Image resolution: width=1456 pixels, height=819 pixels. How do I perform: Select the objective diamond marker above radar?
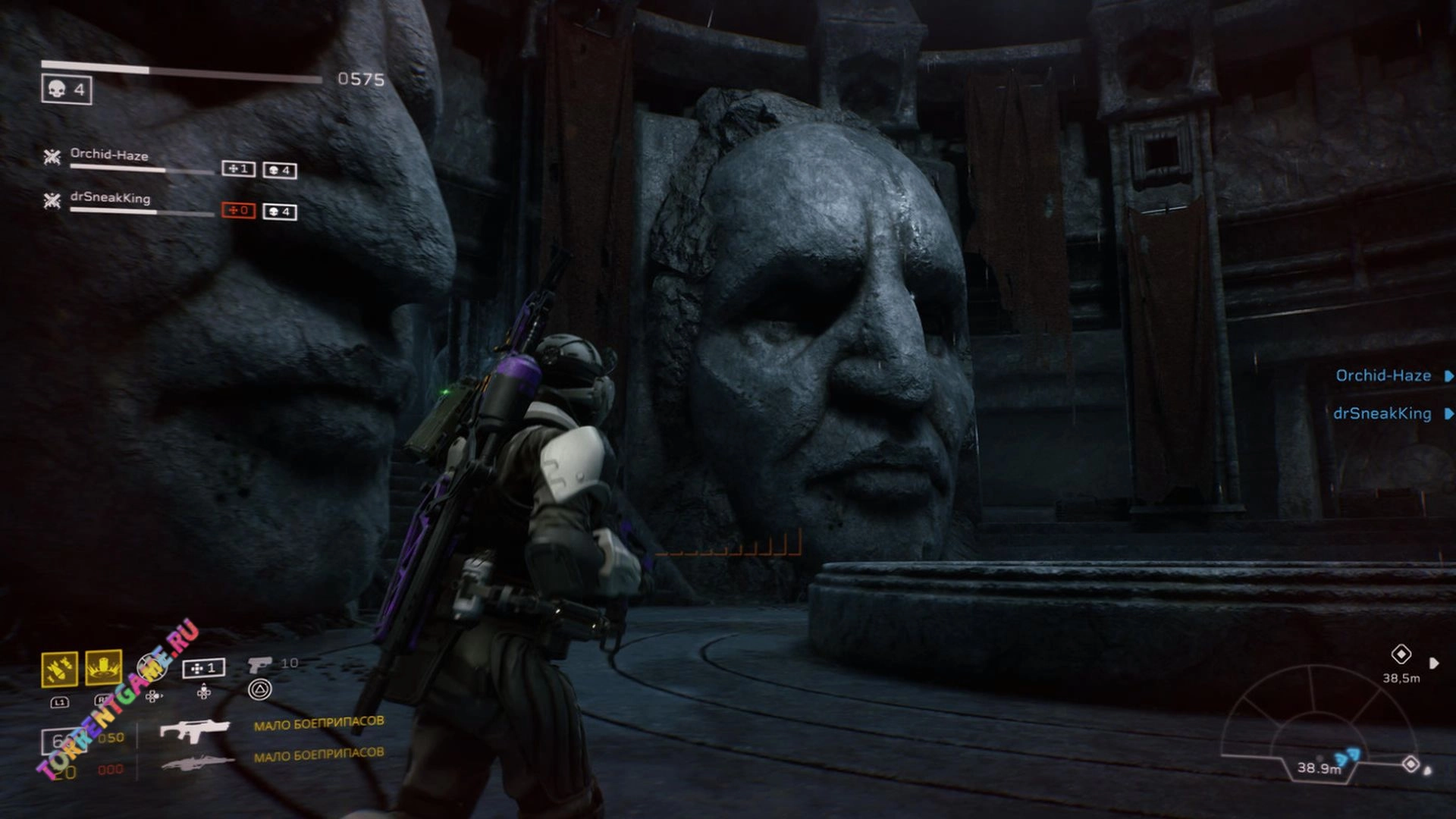[x=1401, y=654]
